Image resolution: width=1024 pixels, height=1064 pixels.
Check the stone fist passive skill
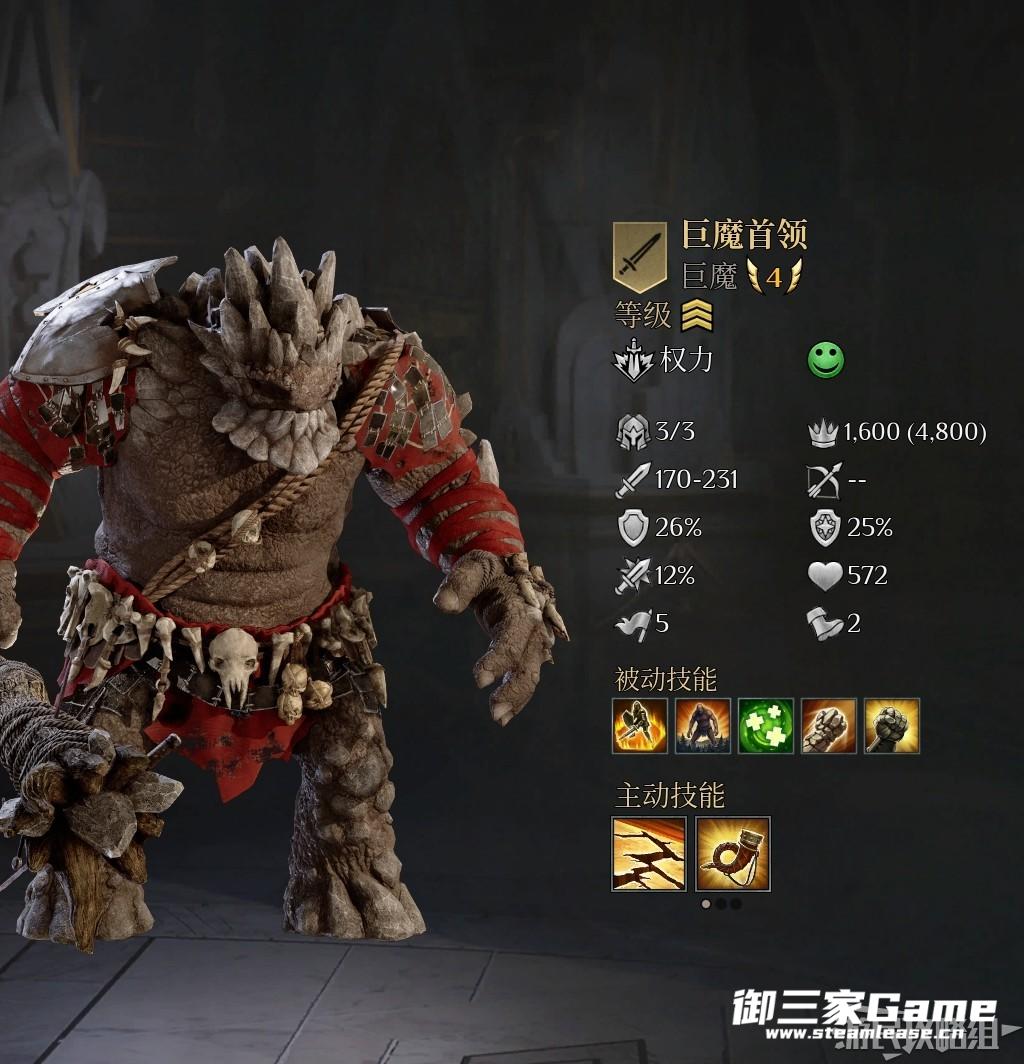pyautogui.click(x=829, y=726)
